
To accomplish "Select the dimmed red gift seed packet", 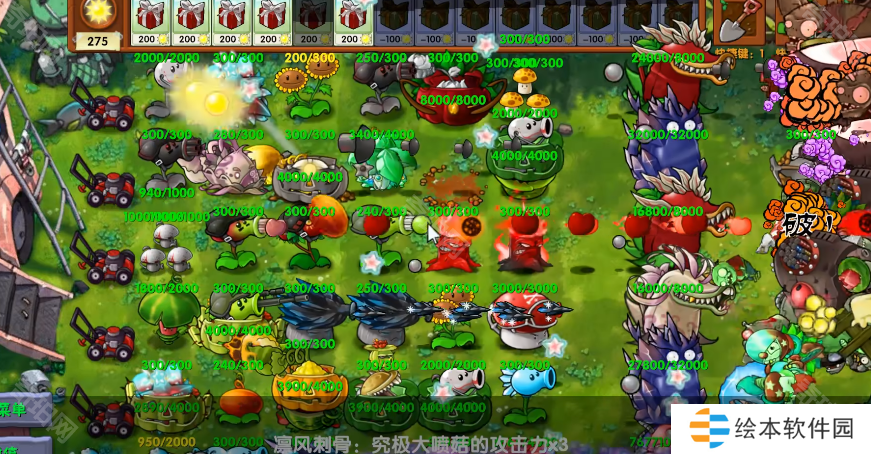I will (313, 22).
